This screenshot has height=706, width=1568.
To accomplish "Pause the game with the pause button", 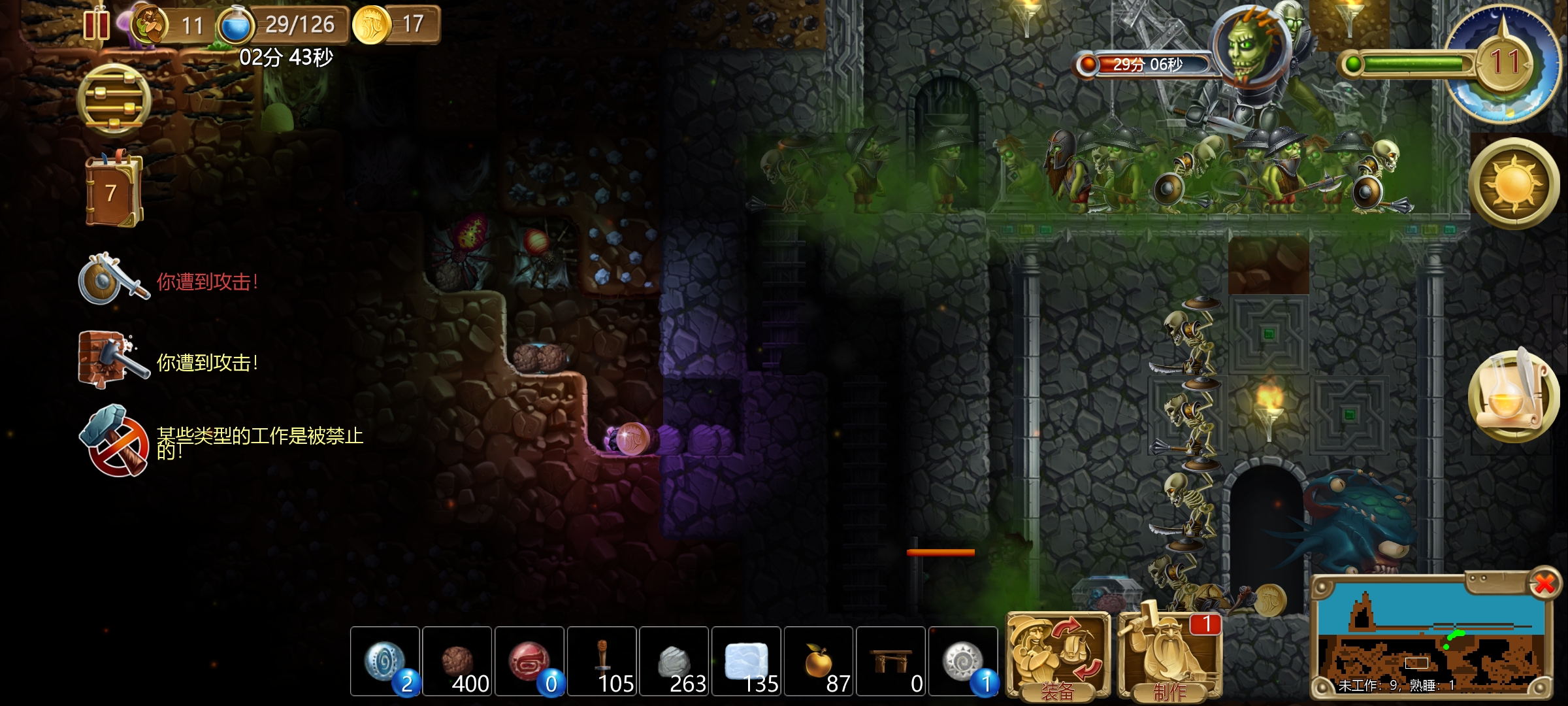I will point(97,25).
